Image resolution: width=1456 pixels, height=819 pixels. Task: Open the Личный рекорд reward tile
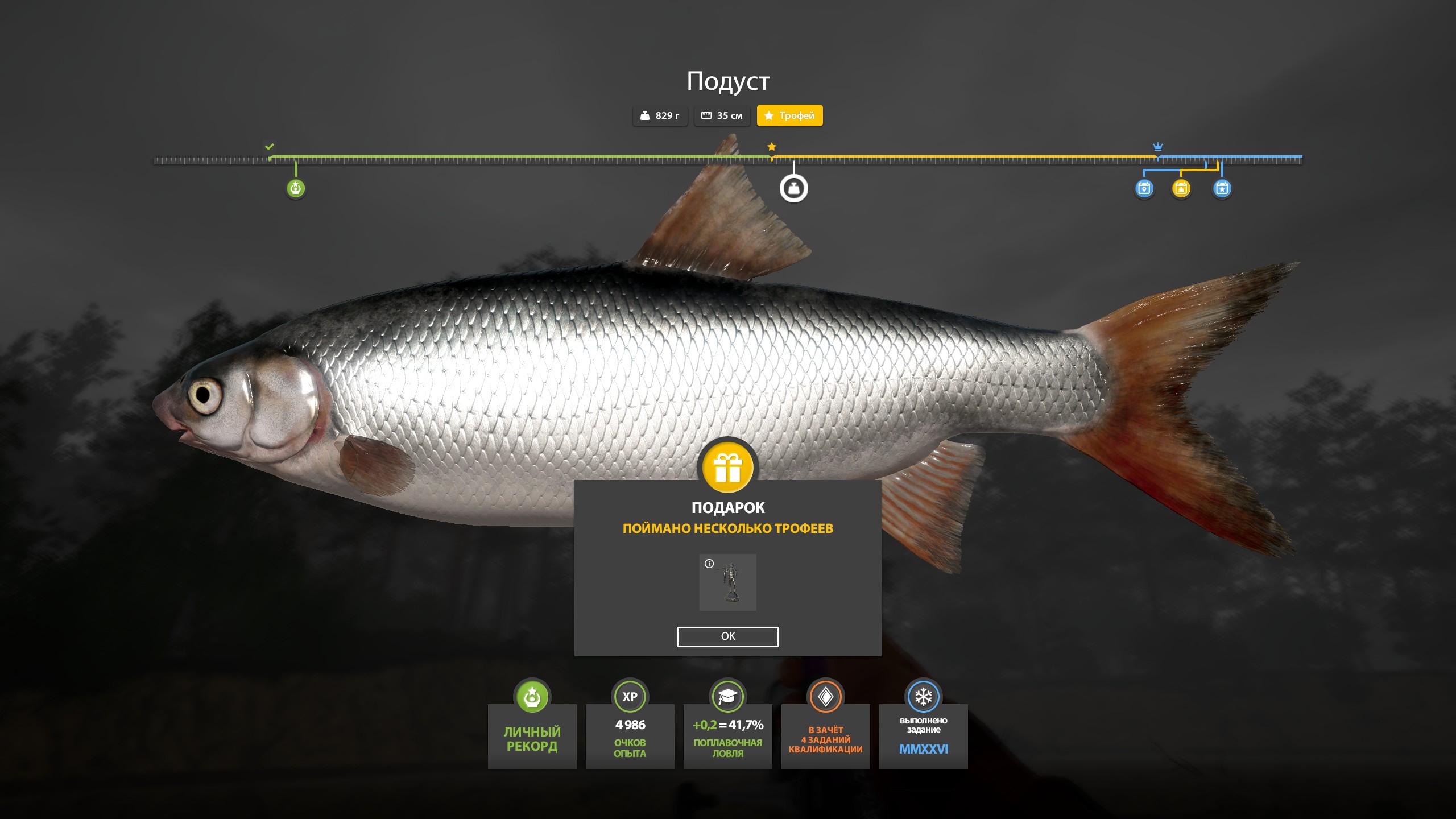(x=532, y=734)
